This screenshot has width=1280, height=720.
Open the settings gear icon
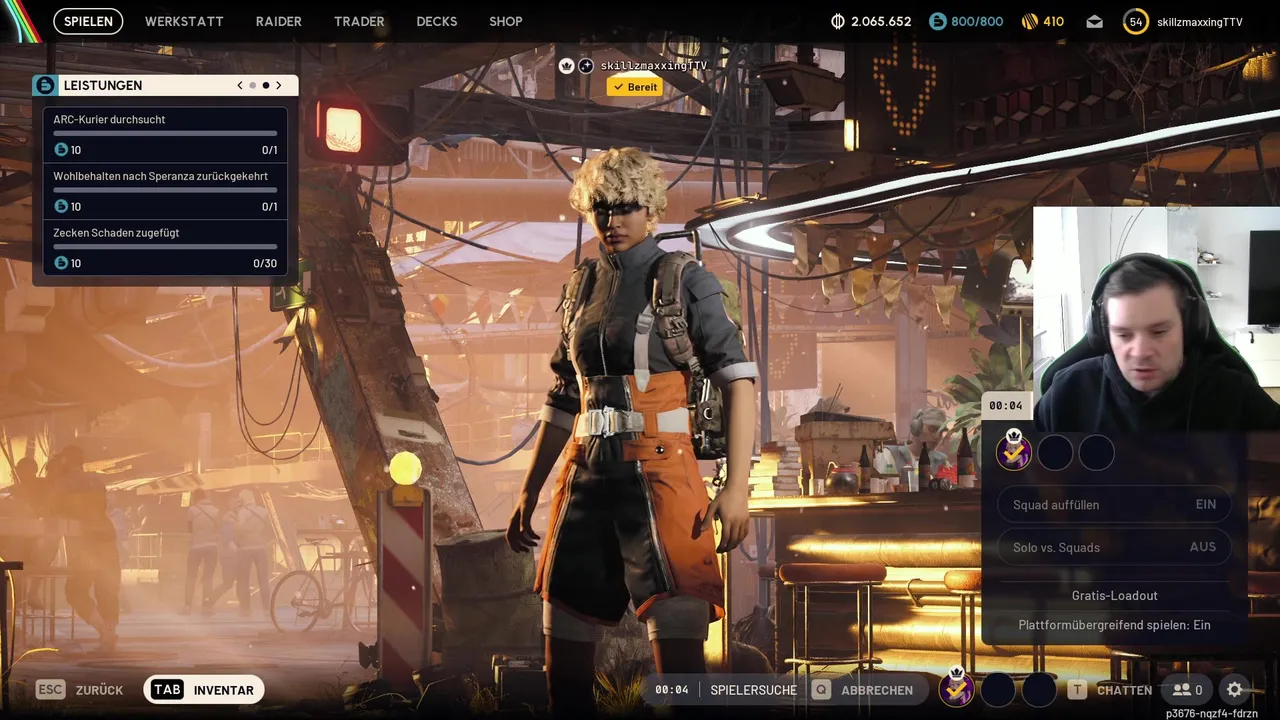[x=1235, y=690]
